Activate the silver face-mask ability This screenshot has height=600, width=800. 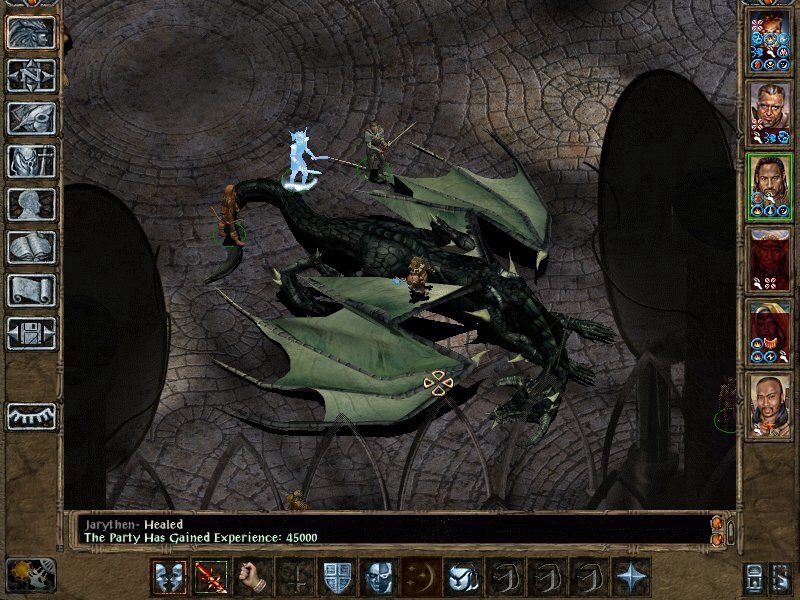pyautogui.click(x=379, y=578)
